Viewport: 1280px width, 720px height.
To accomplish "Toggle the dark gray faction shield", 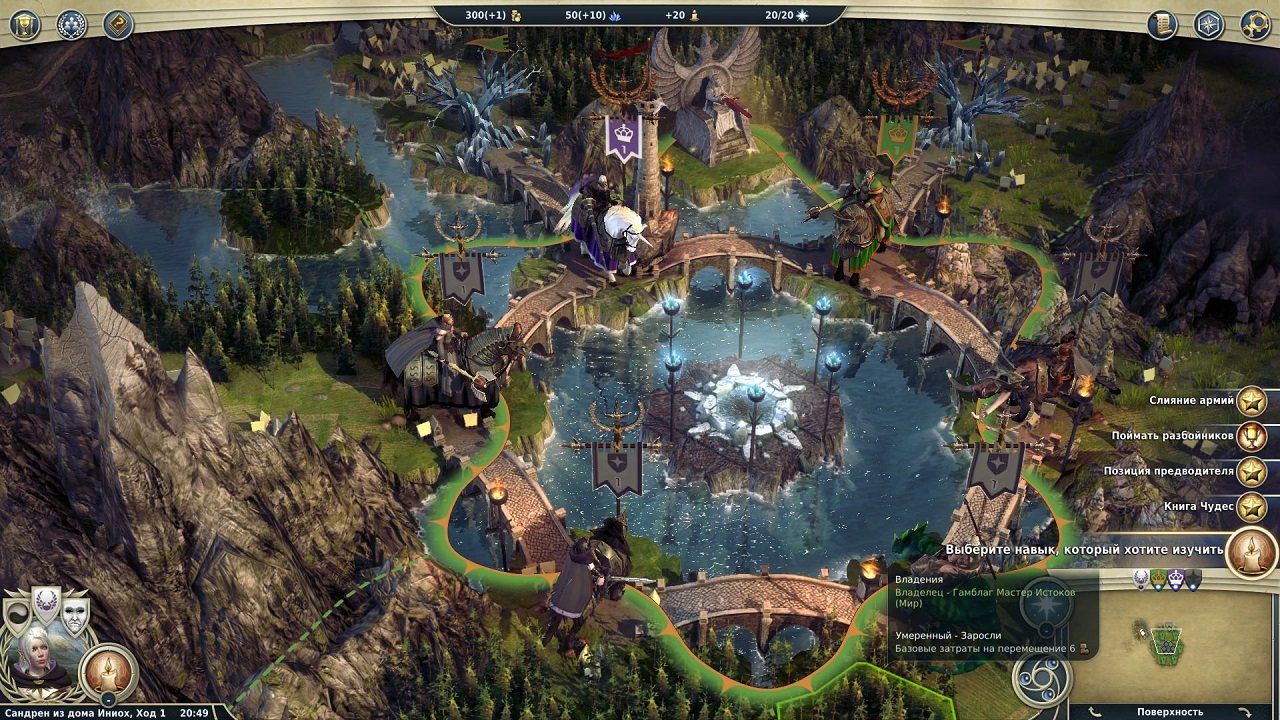I will (x=1191, y=580).
